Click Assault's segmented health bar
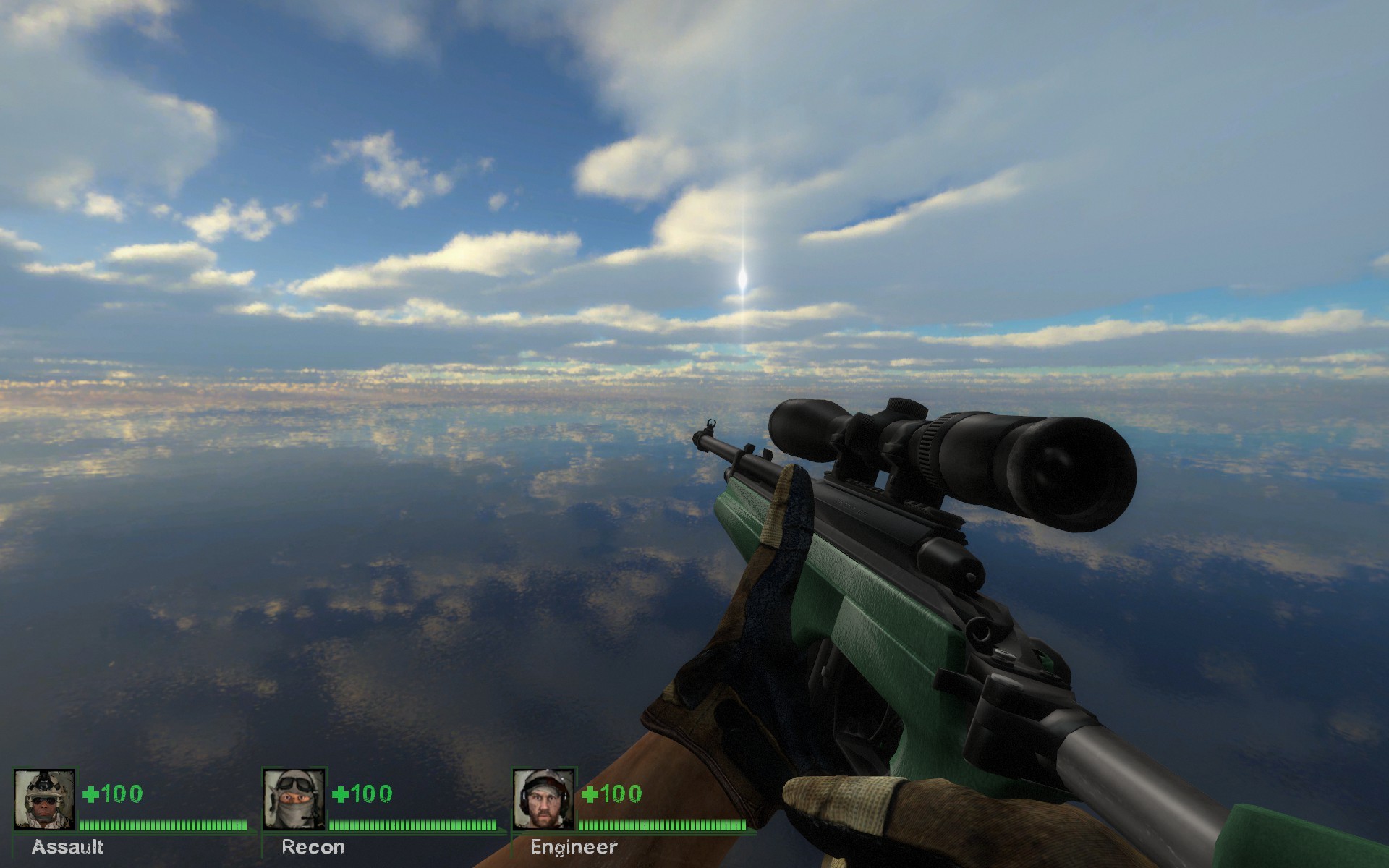The width and height of the screenshot is (1389, 868). coord(163,827)
